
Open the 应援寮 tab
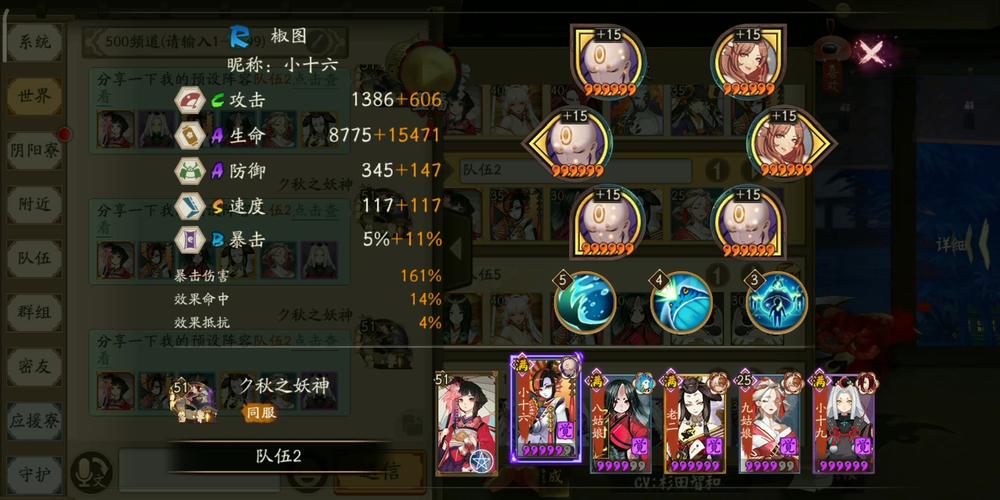coord(35,420)
